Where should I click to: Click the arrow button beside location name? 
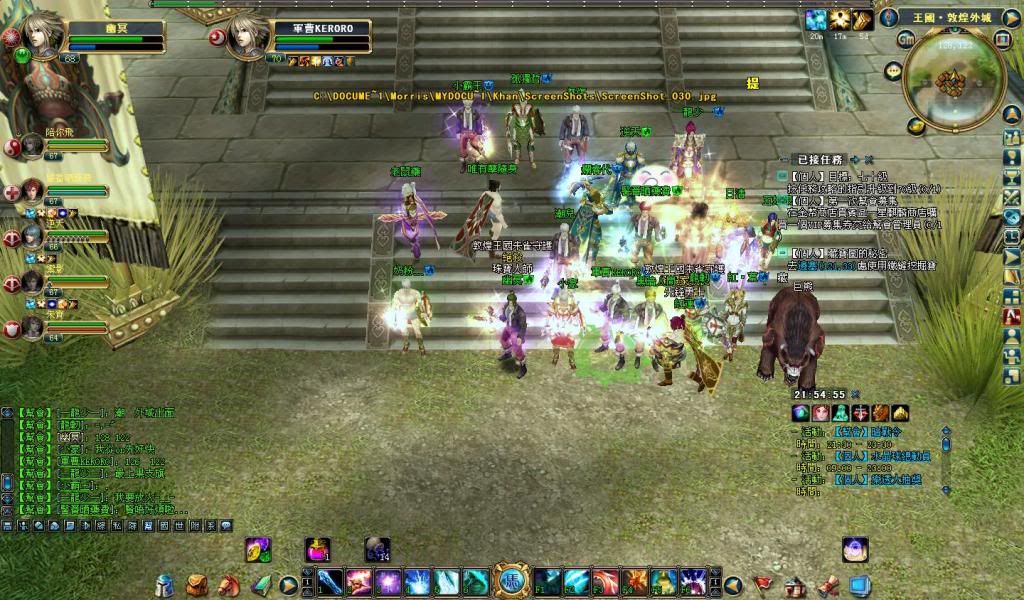[1011, 17]
